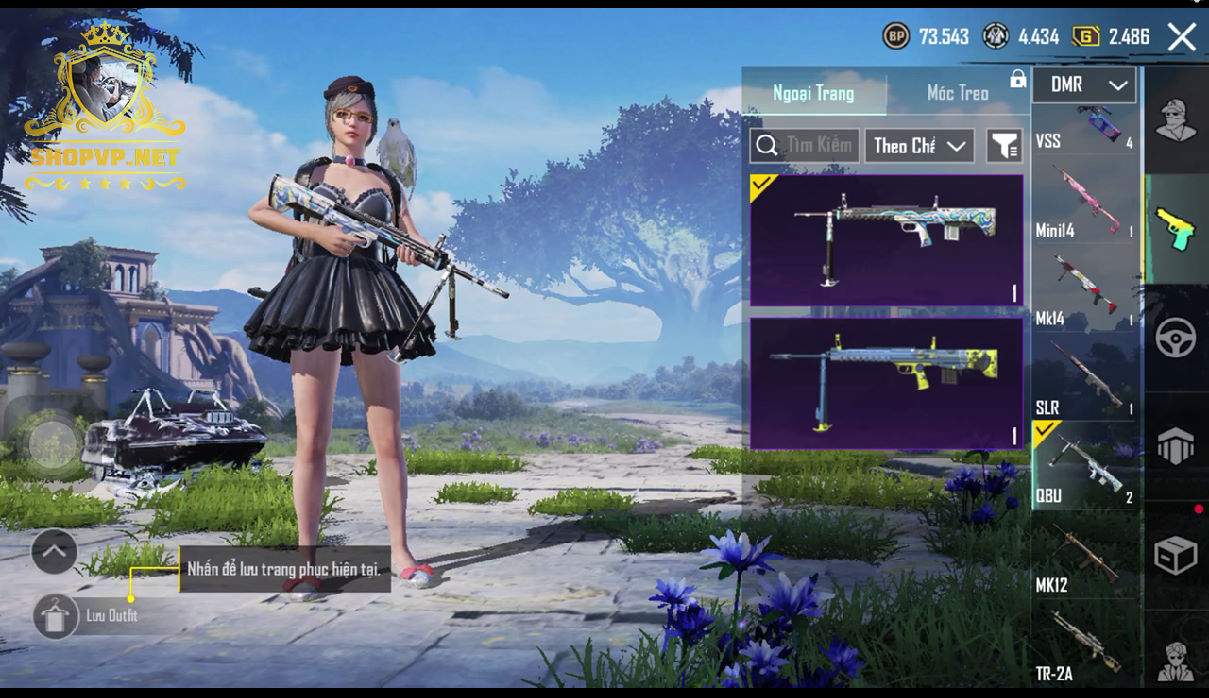Switch to the Ngoại Trang tab
Viewport: 1209px width, 698px height.
pos(813,94)
